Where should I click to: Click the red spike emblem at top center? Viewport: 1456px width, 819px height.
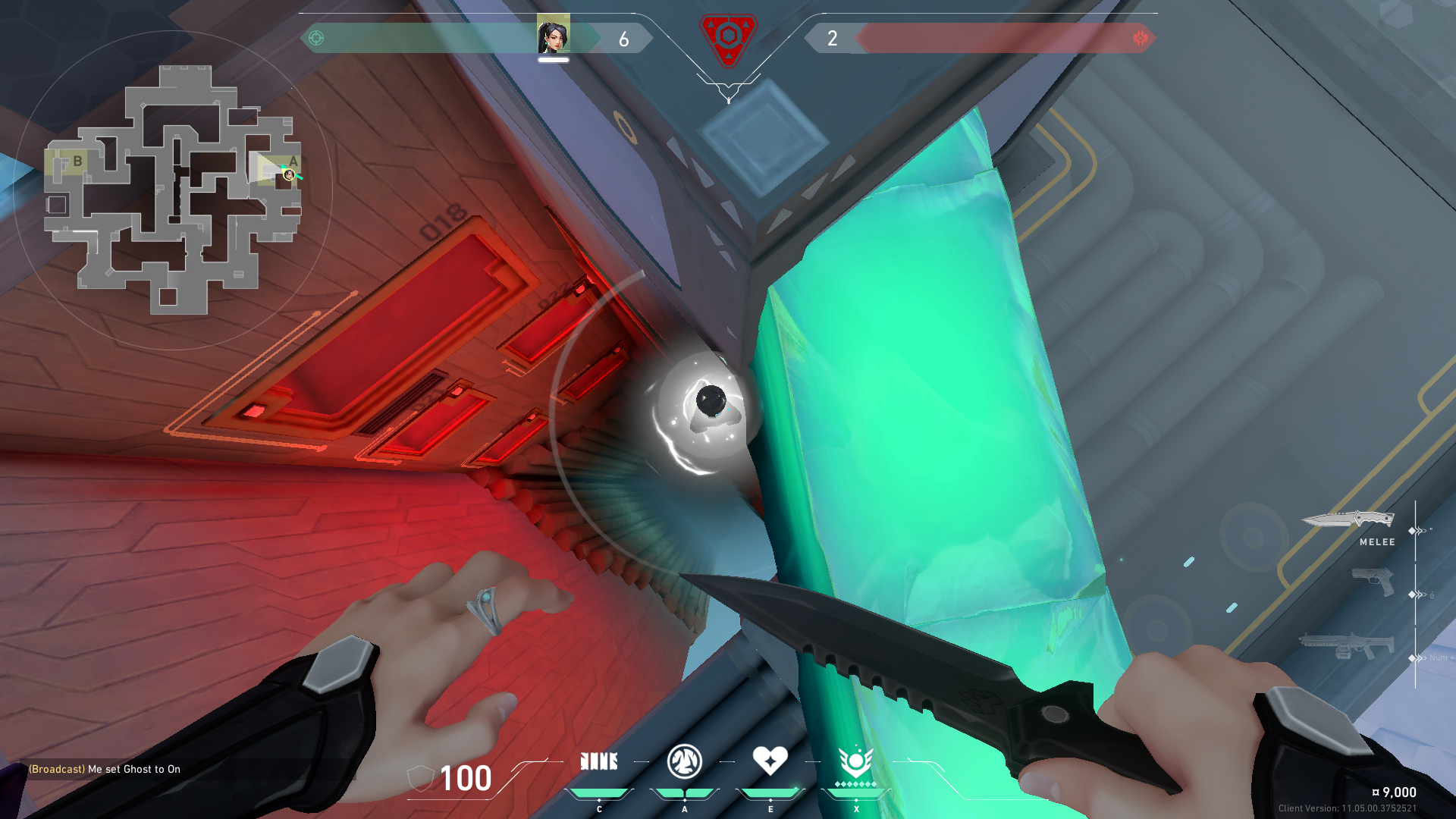click(727, 38)
